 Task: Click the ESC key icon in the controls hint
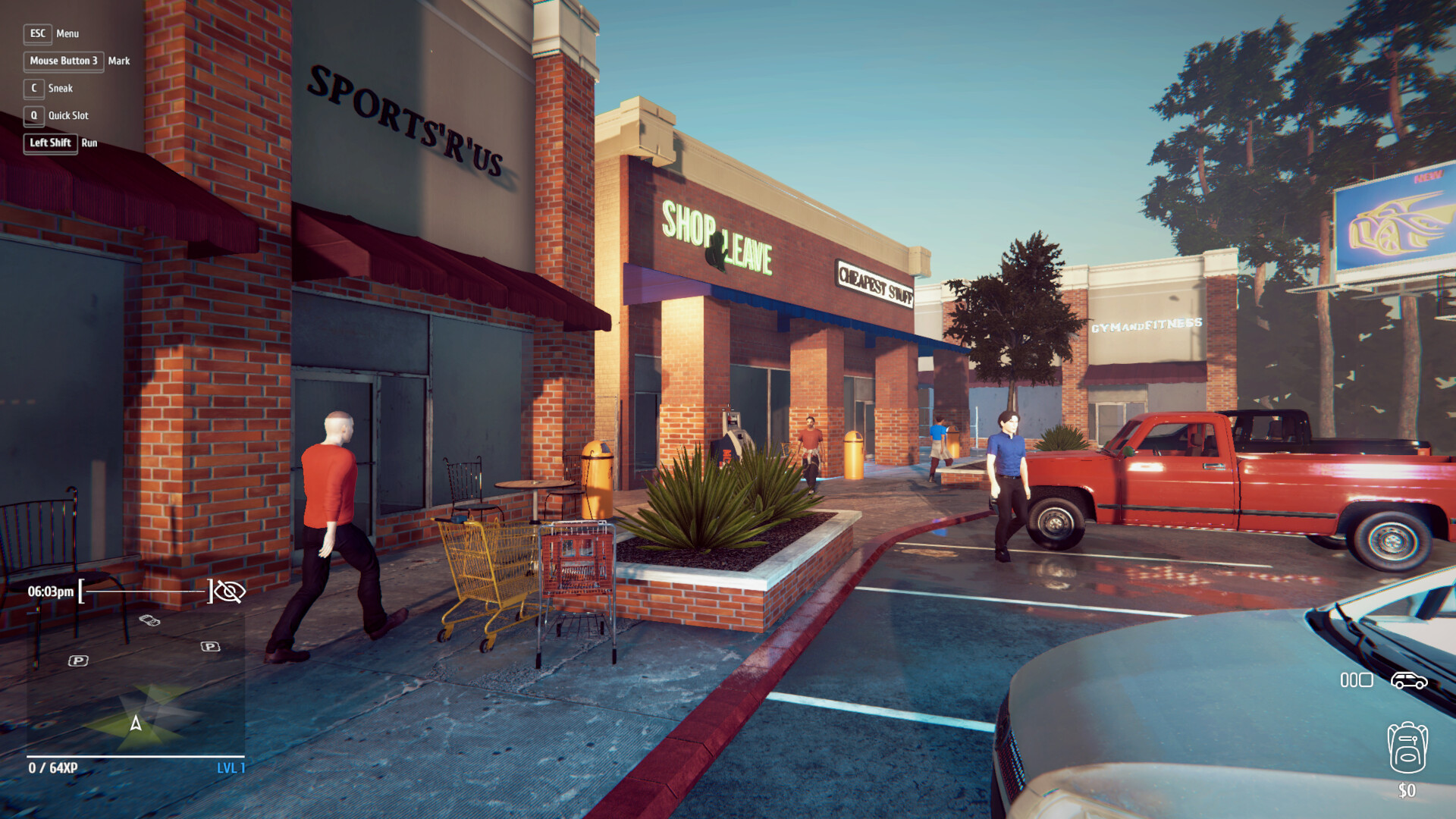point(37,33)
